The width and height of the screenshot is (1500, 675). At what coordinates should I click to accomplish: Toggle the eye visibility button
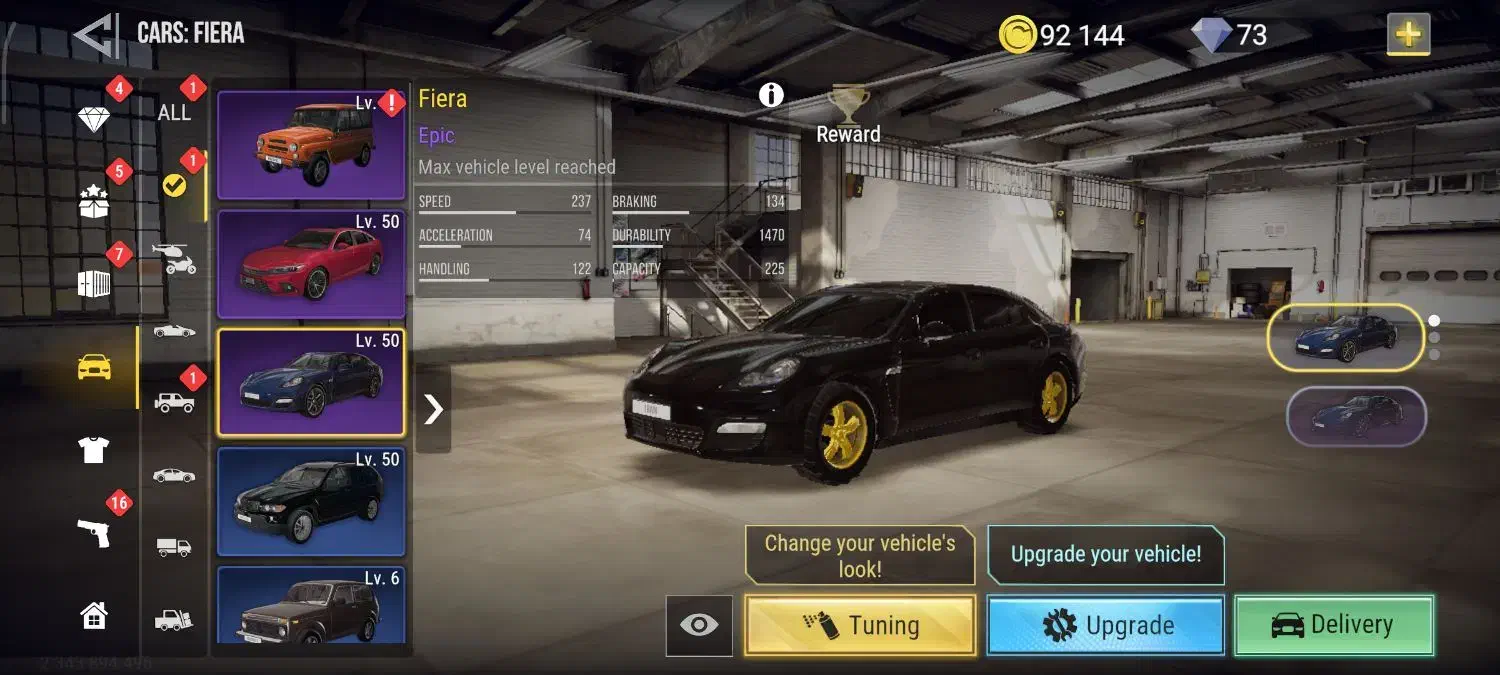pyautogui.click(x=699, y=626)
